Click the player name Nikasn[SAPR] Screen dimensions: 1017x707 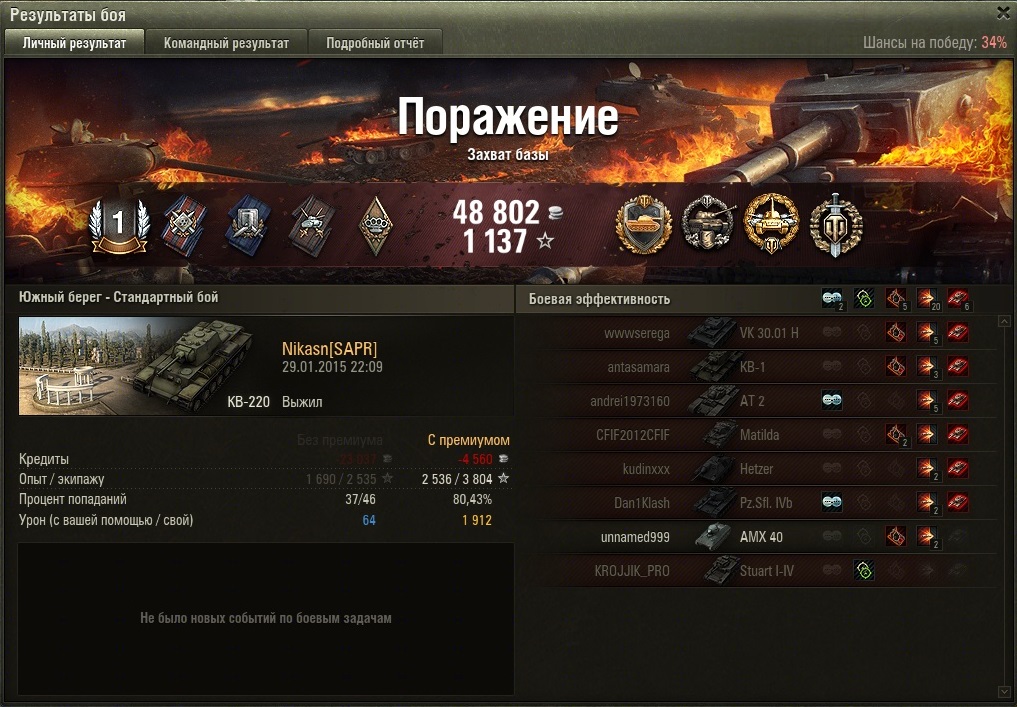[329, 348]
